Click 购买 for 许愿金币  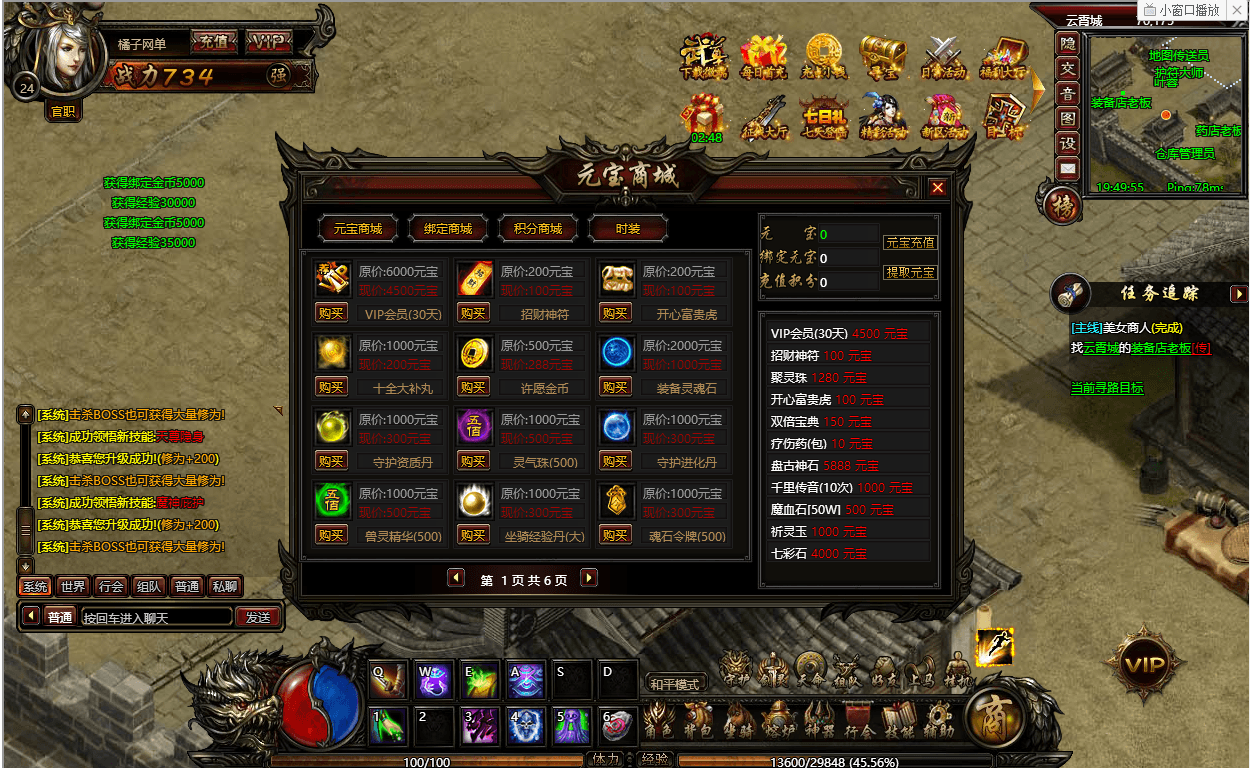tap(473, 387)
